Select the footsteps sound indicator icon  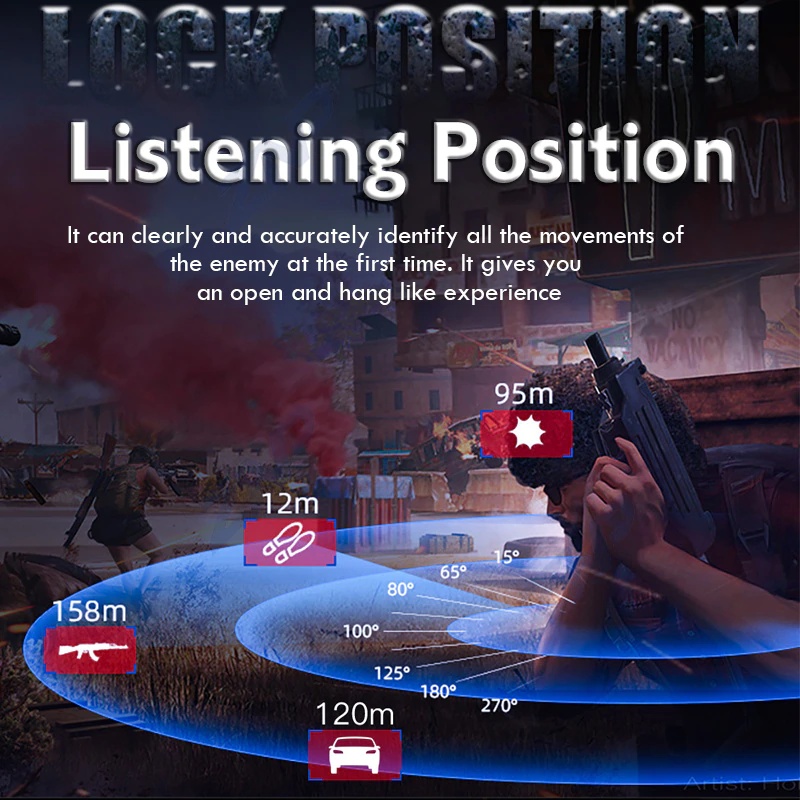pos(290,543)
